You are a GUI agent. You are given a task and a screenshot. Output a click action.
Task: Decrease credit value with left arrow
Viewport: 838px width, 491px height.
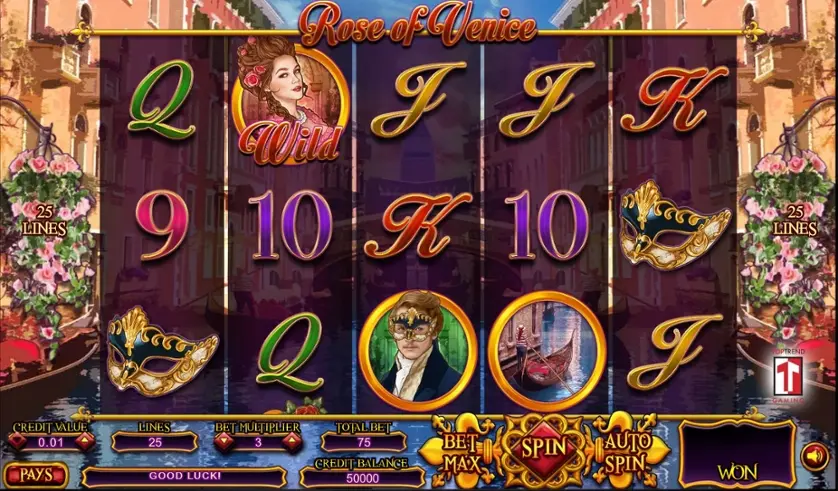(x=19, y=441)
